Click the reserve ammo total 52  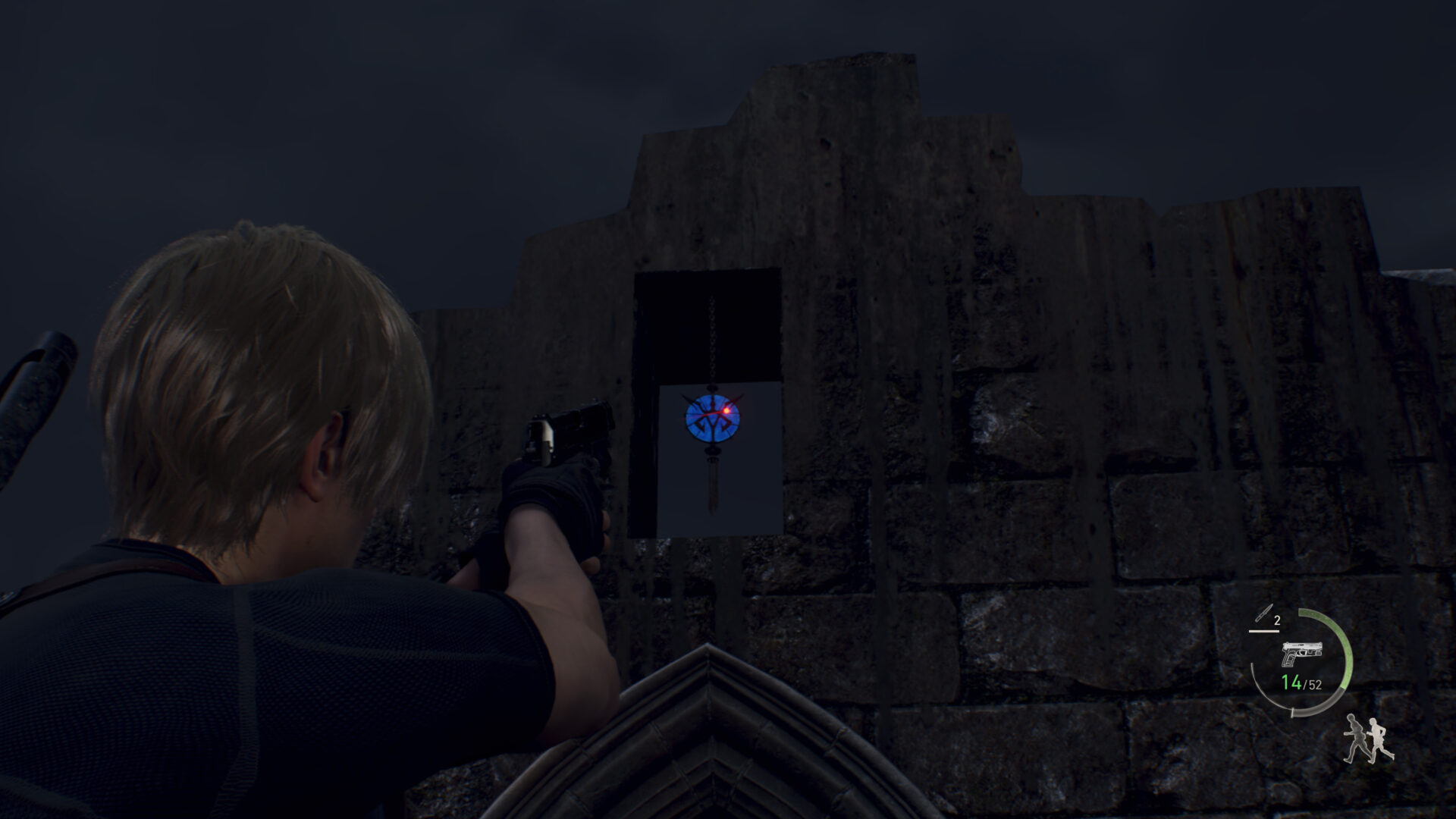click(x=1314, y=683)
